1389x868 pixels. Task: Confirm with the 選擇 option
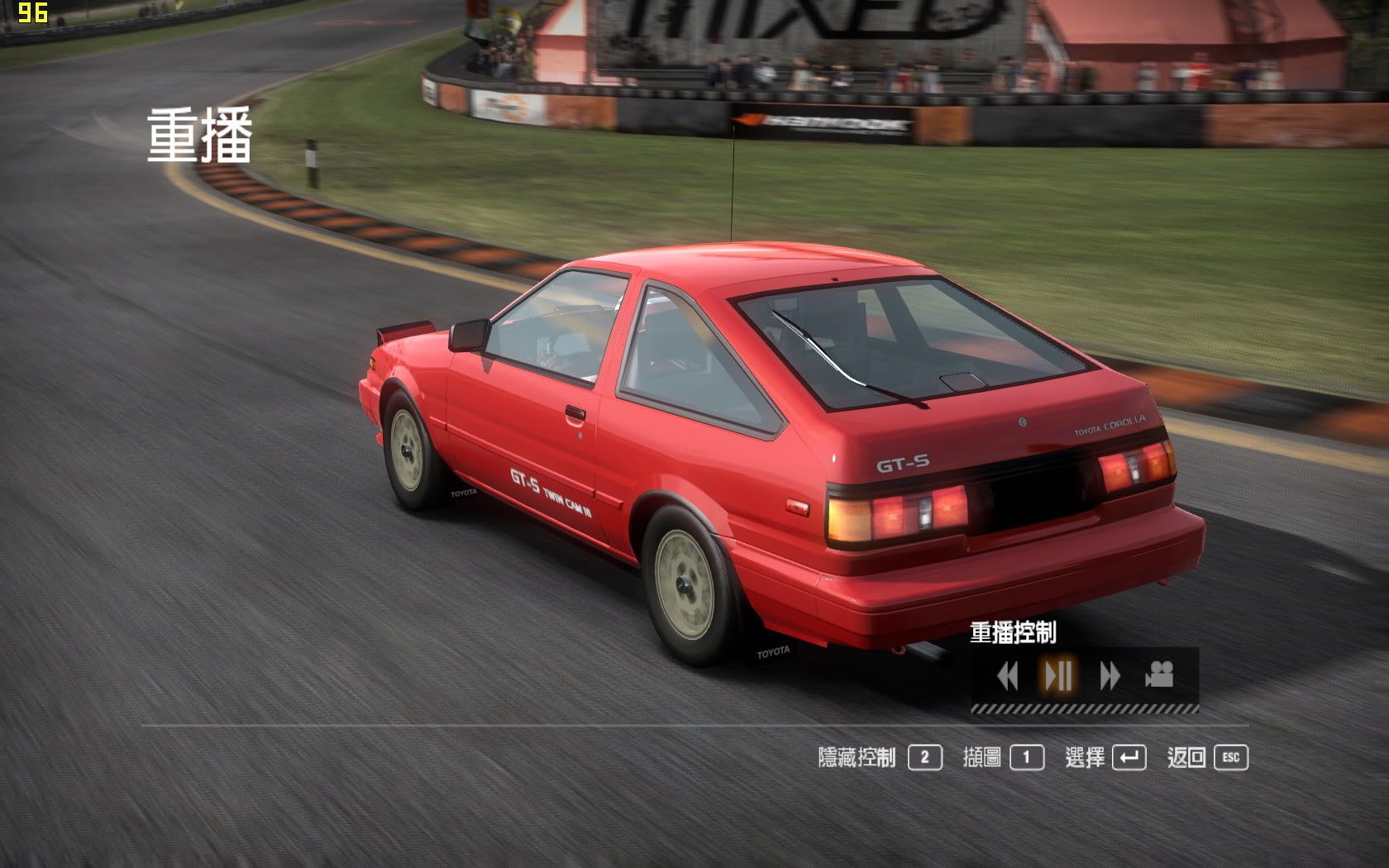tap(1105, 757)
